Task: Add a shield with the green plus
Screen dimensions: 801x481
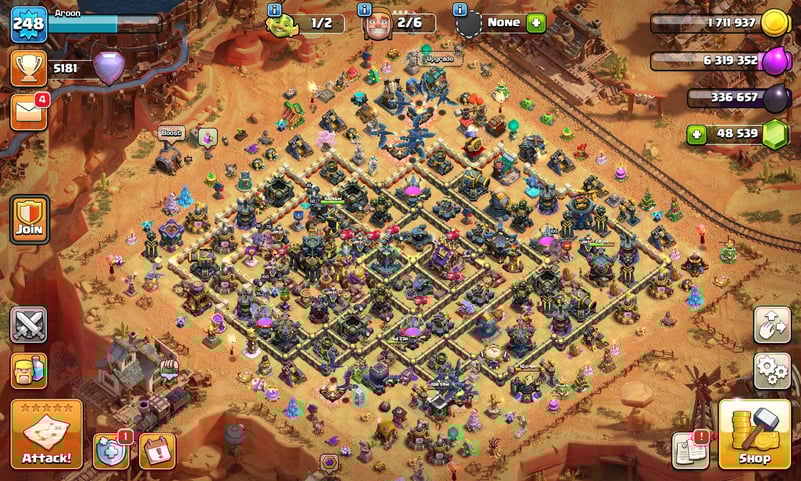Action: click(536, 22)
